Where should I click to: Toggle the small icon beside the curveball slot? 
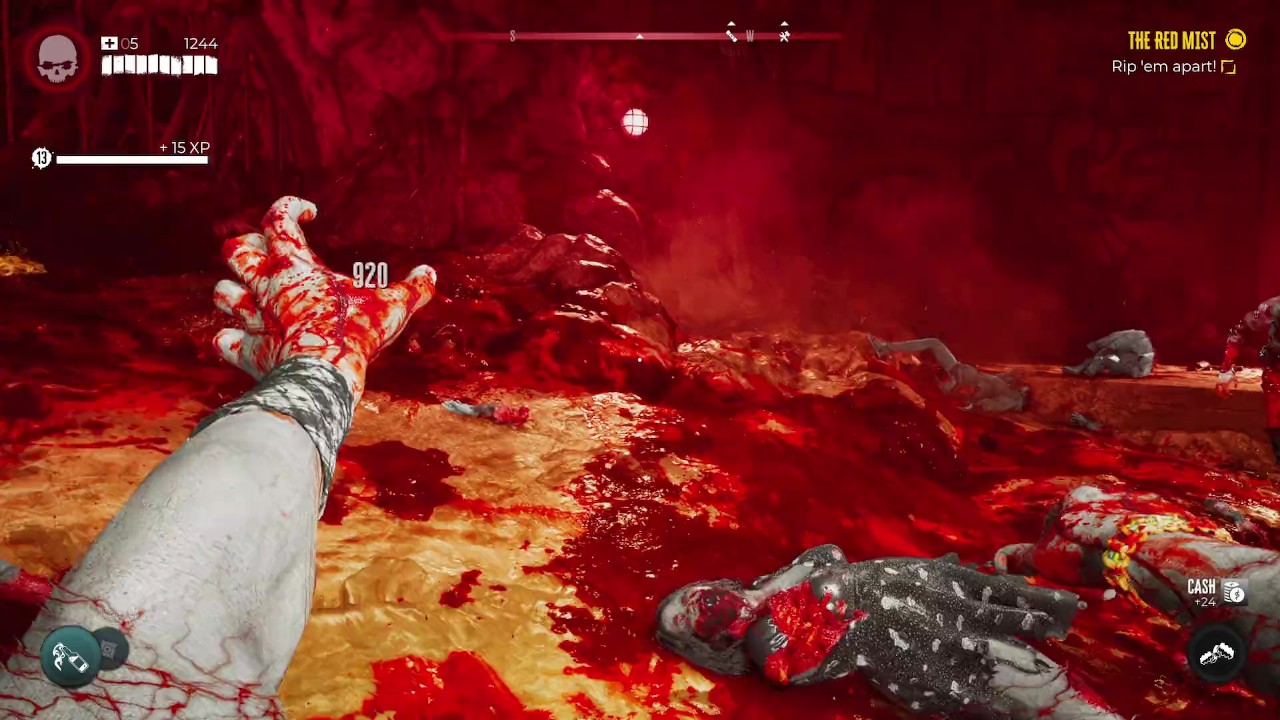click(110, 650)
